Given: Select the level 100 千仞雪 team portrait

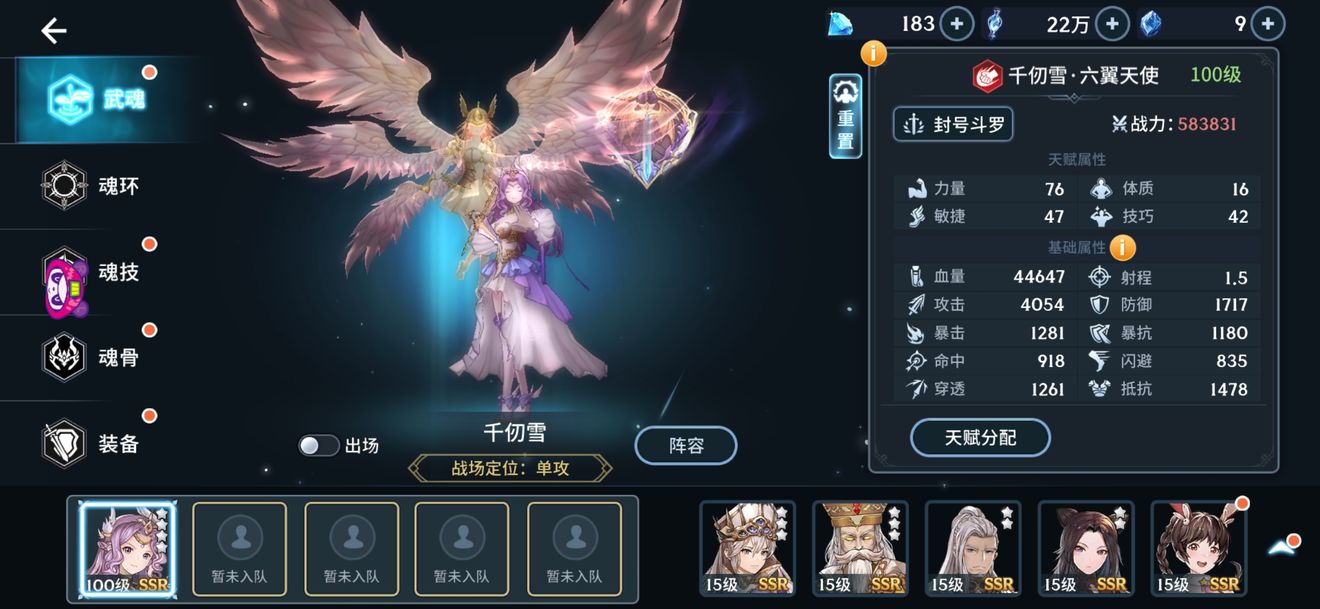Looking at the screenshot, I should tap(127, 550).
